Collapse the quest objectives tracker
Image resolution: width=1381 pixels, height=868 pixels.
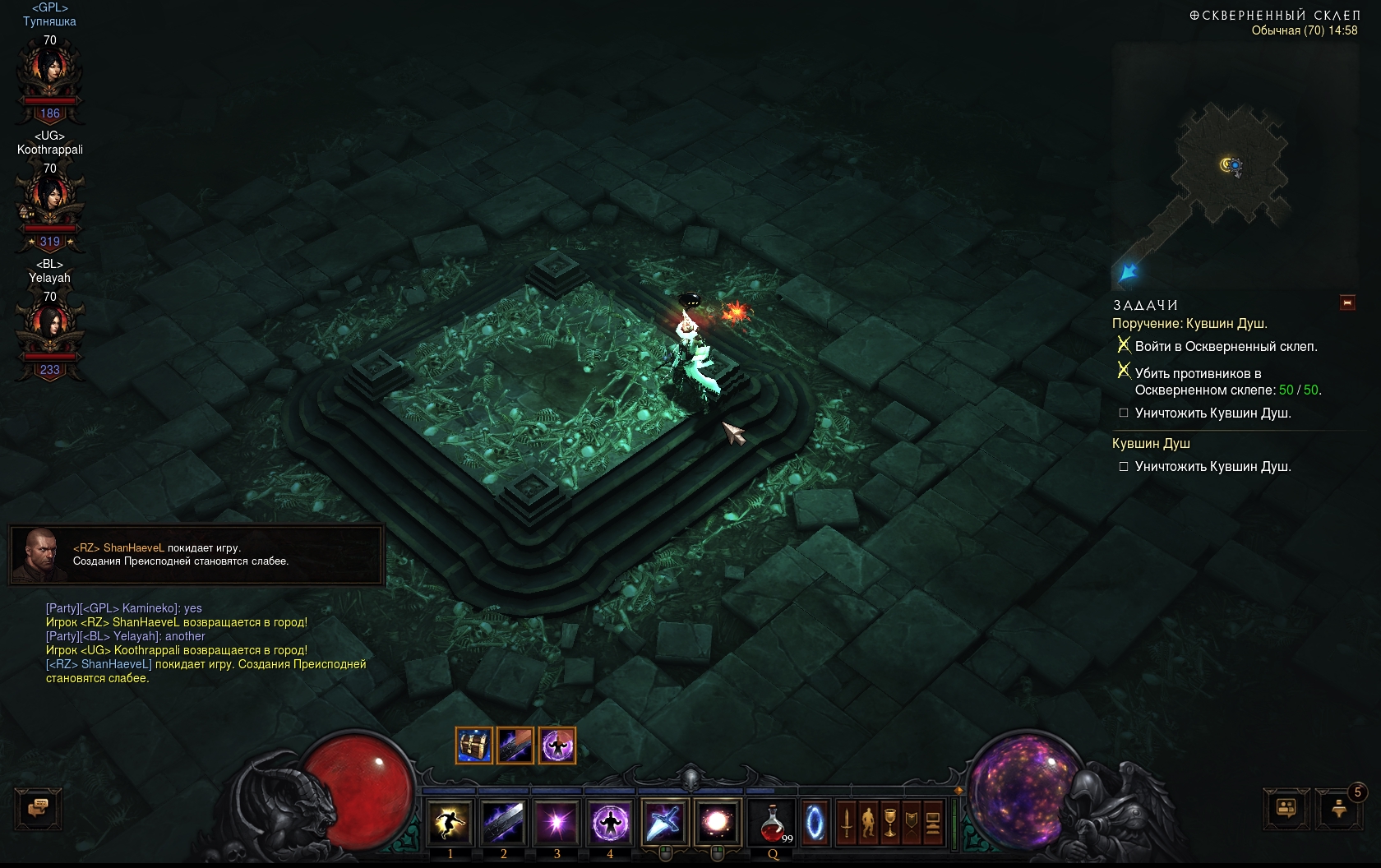click(1347, 303)
